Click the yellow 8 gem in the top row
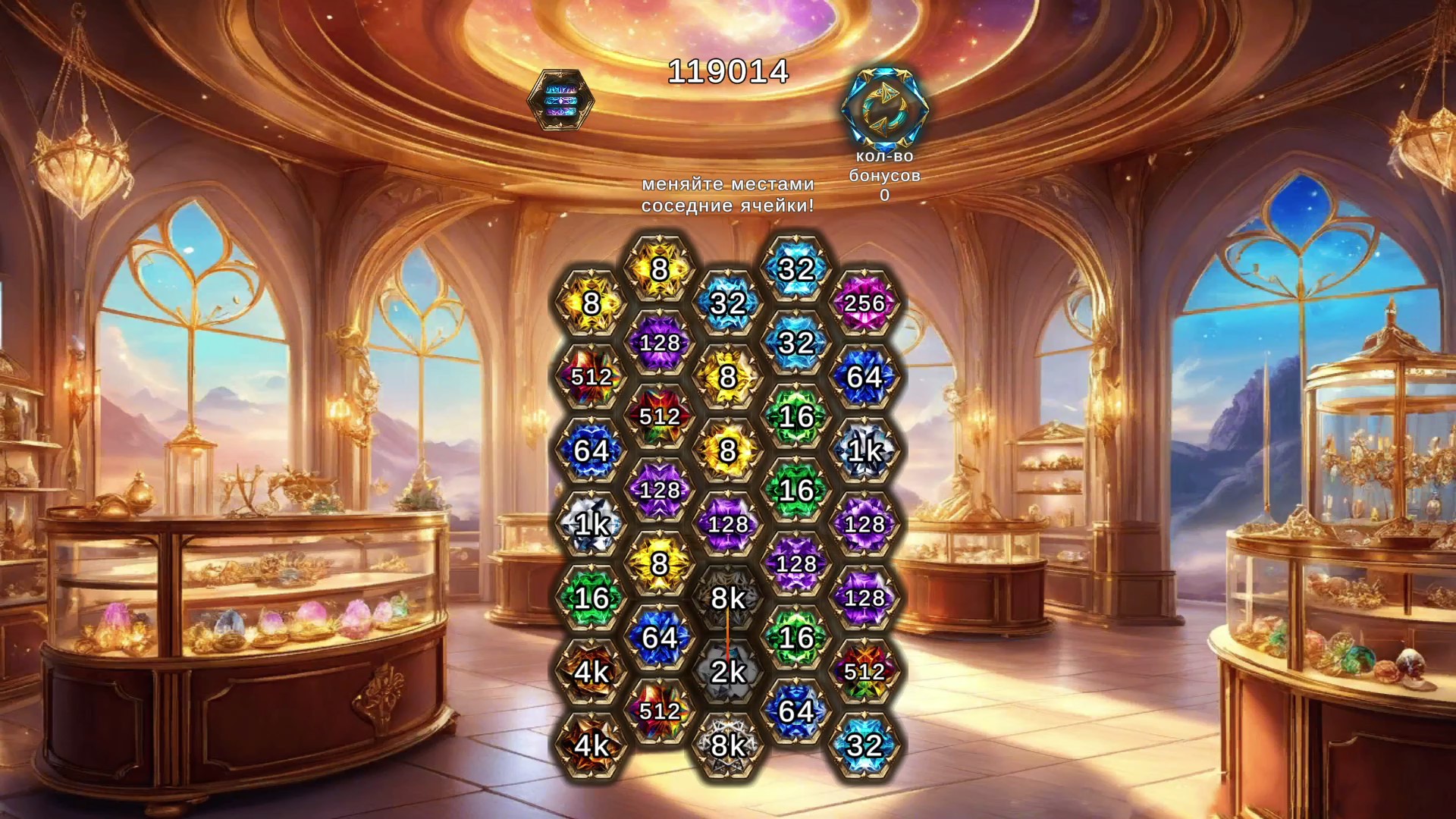Viewport: 1456px width, 819px height. coord(660,267)
